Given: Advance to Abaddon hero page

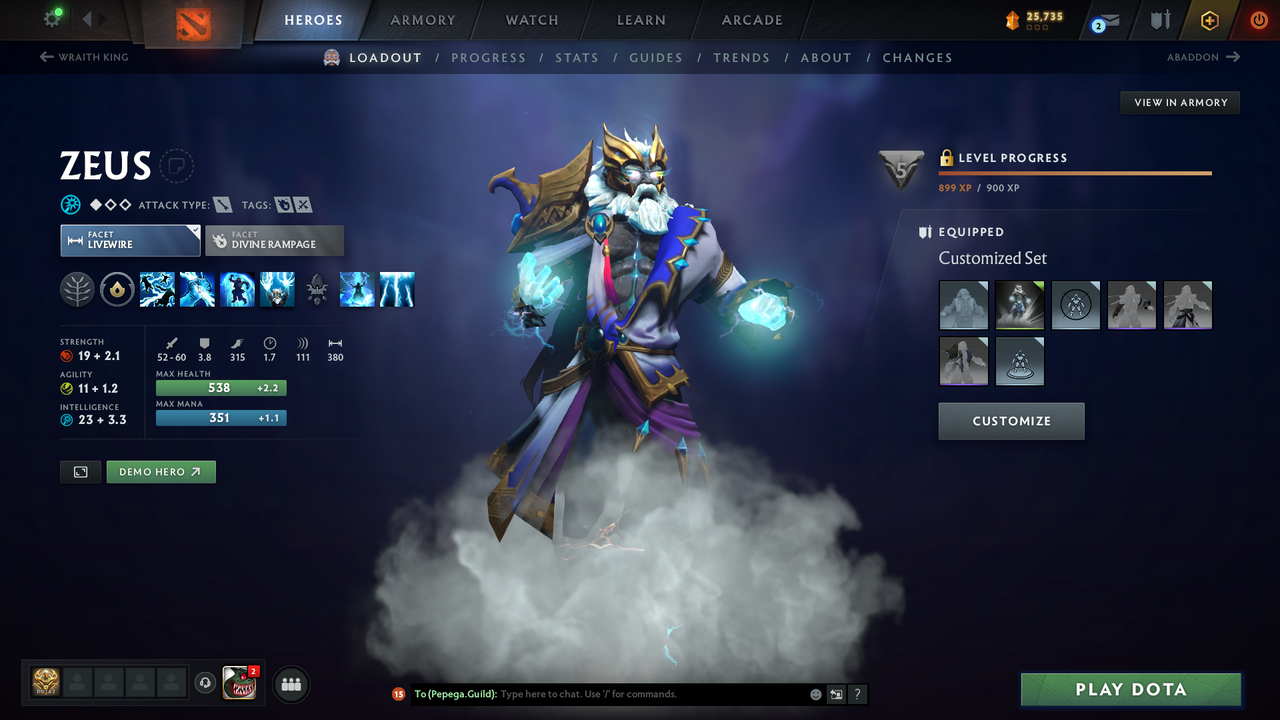Looking at the screenshot, I should [1204, 57].
